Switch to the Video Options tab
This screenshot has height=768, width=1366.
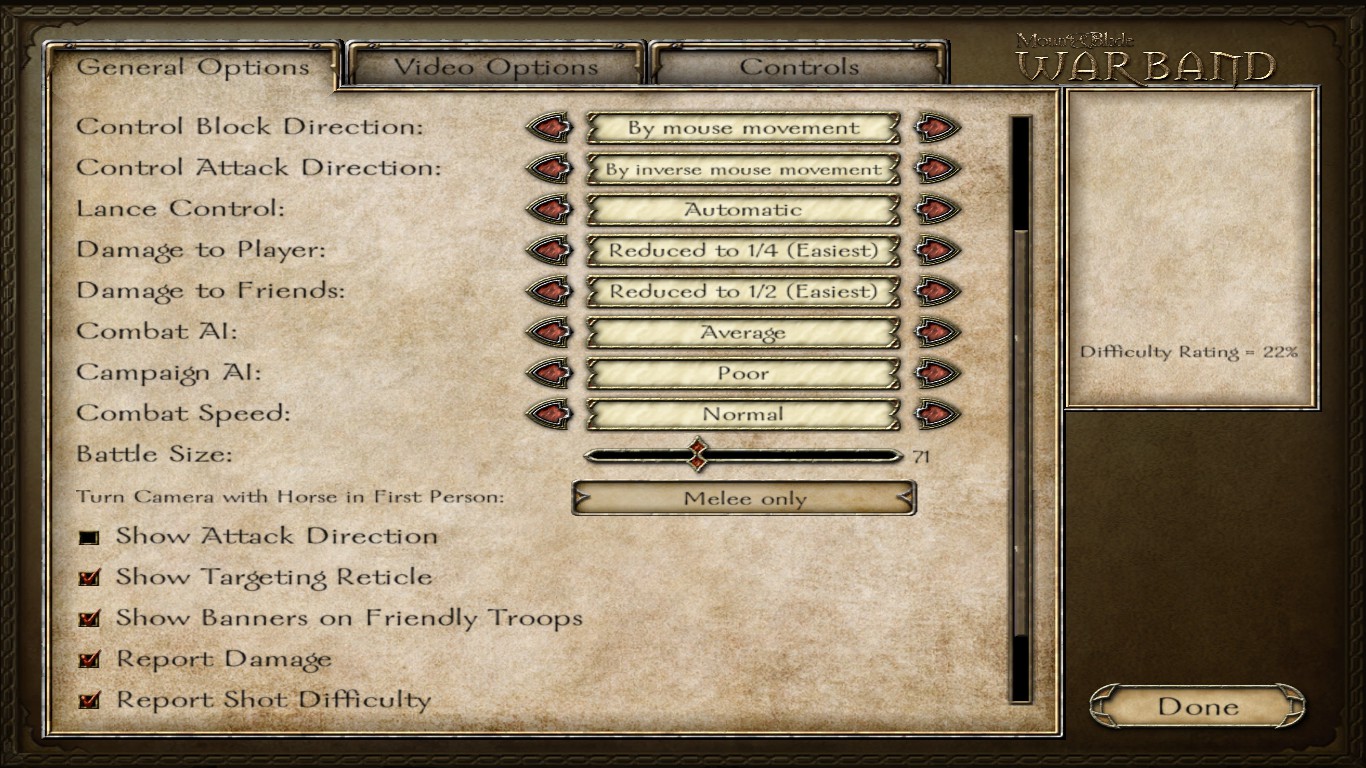495,68
